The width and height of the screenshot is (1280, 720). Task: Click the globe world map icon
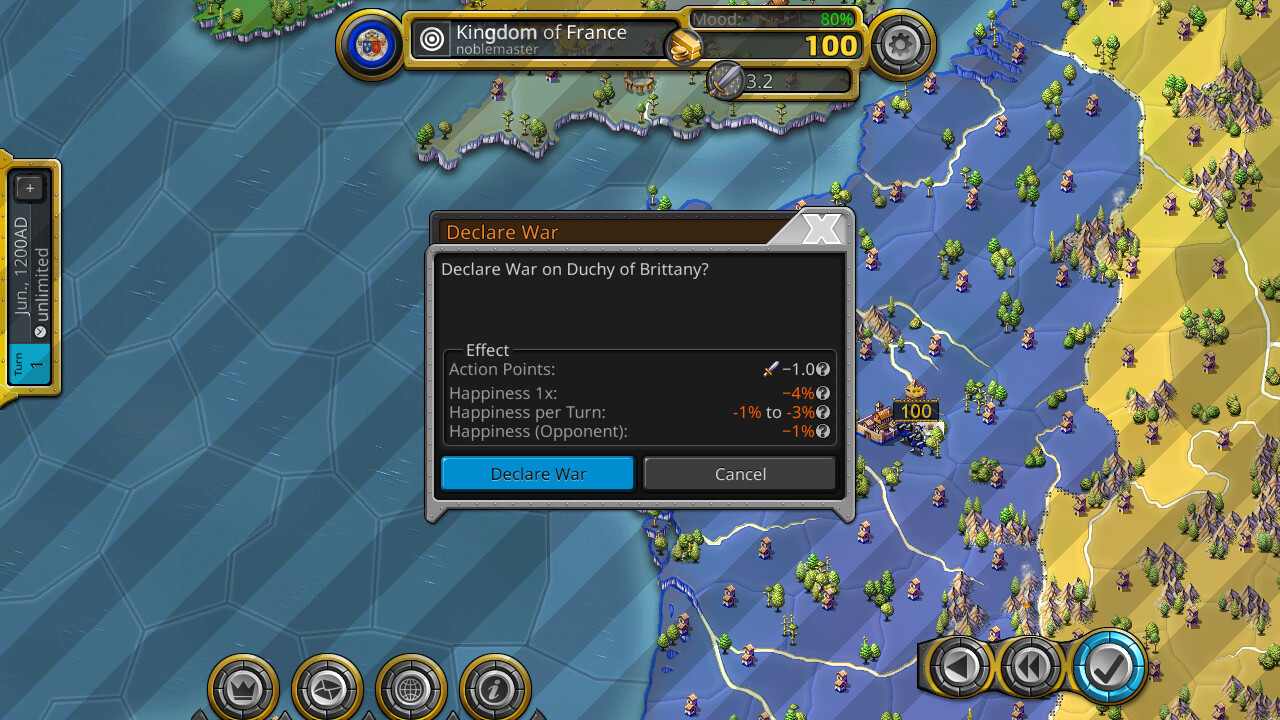point(412,688)
